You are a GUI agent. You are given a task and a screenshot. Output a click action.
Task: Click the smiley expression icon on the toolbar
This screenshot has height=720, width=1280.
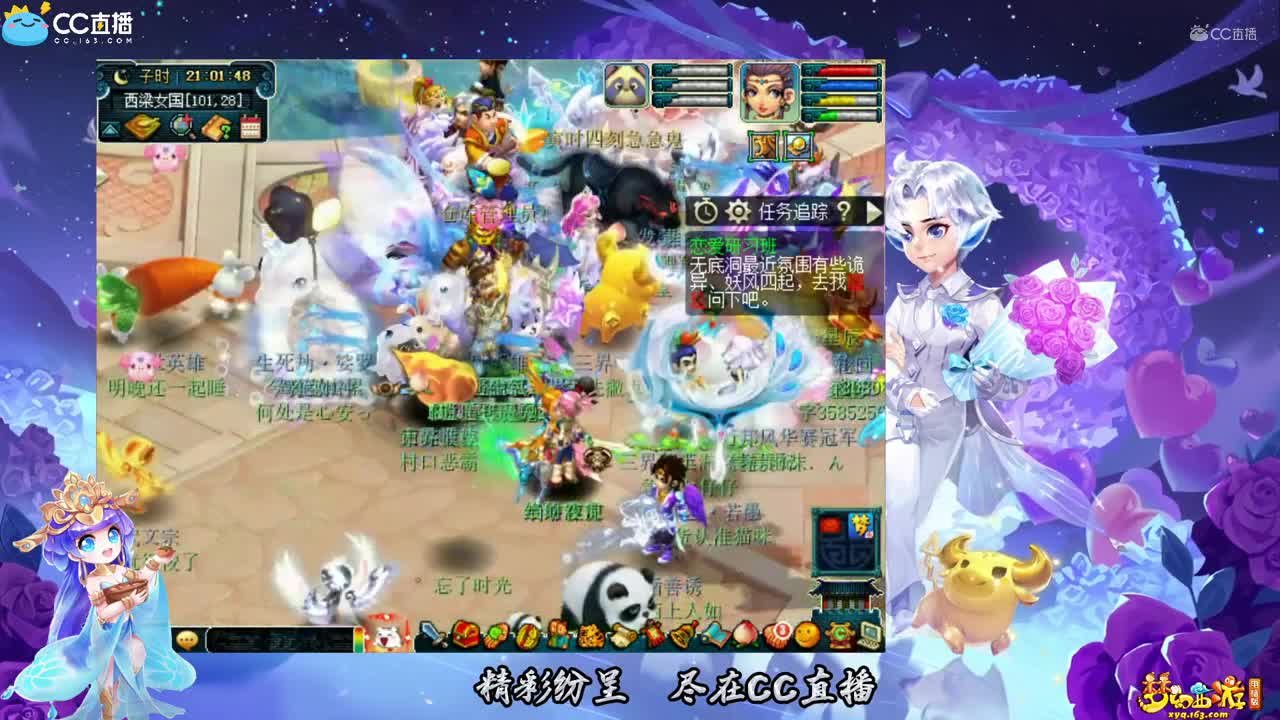coord(809,635)
